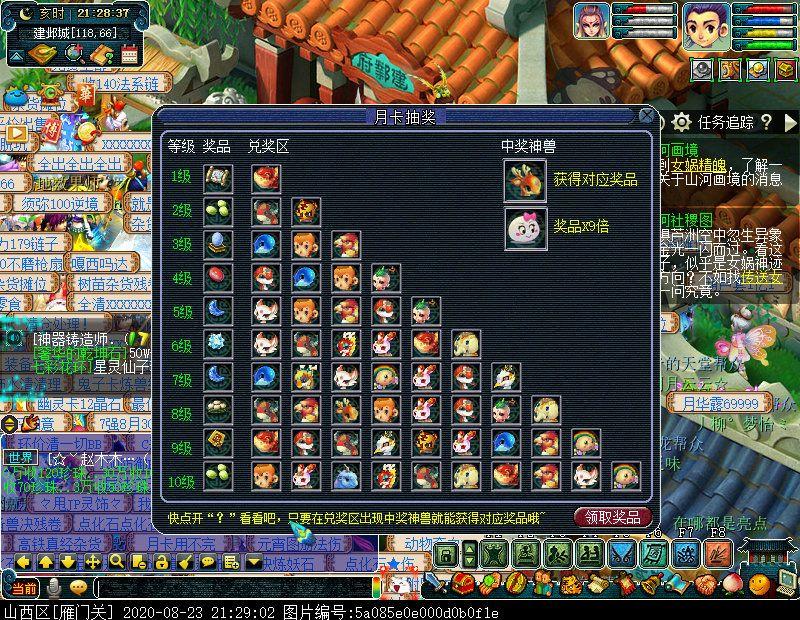The image size is (800, 620).
Task: Open quest tracker gear settings
Action: click(x=681, y=122)
